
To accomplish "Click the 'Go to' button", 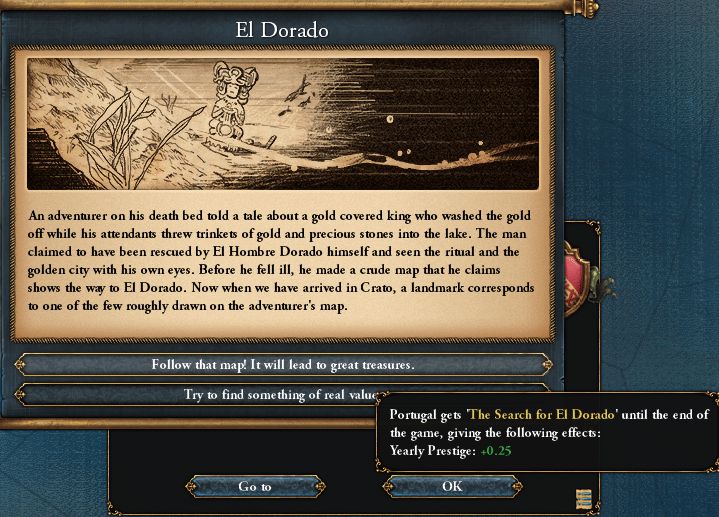I will point(254,486).
